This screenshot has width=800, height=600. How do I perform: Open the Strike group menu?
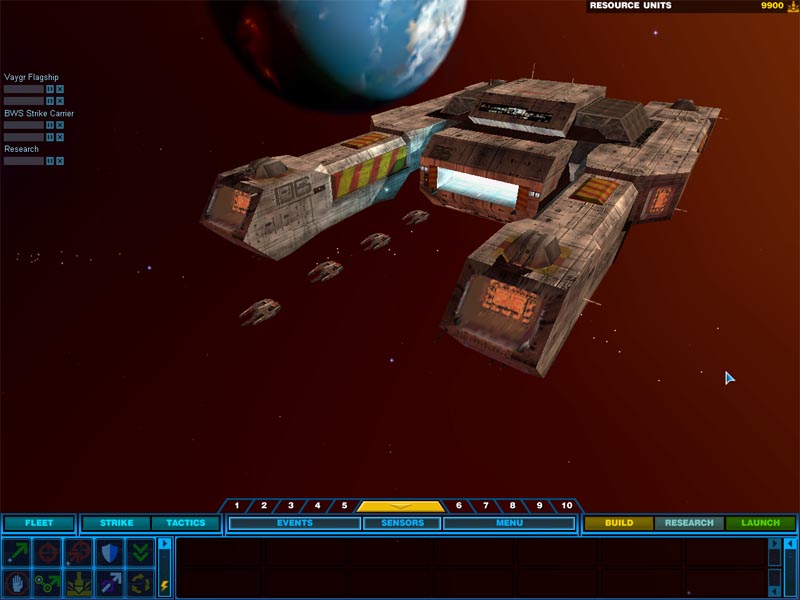pos(116,523)
